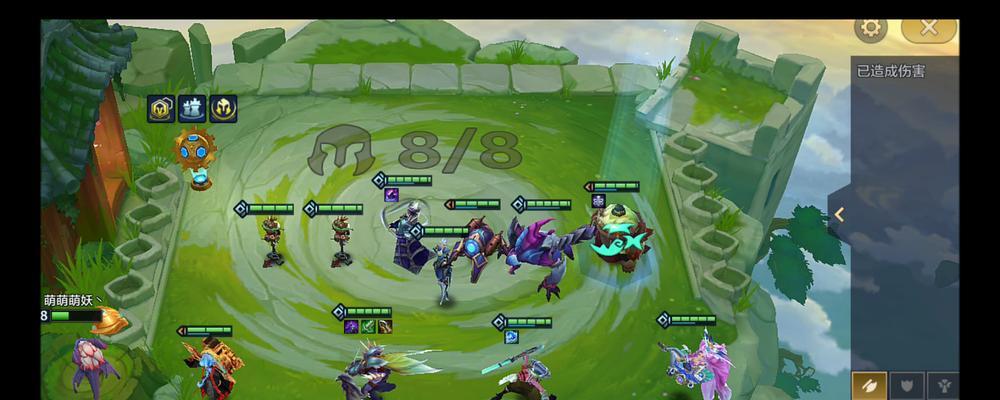Viewport: 1000px width, 400px height.
Task: Close the screen with the X button
Action: coord(928,28)
